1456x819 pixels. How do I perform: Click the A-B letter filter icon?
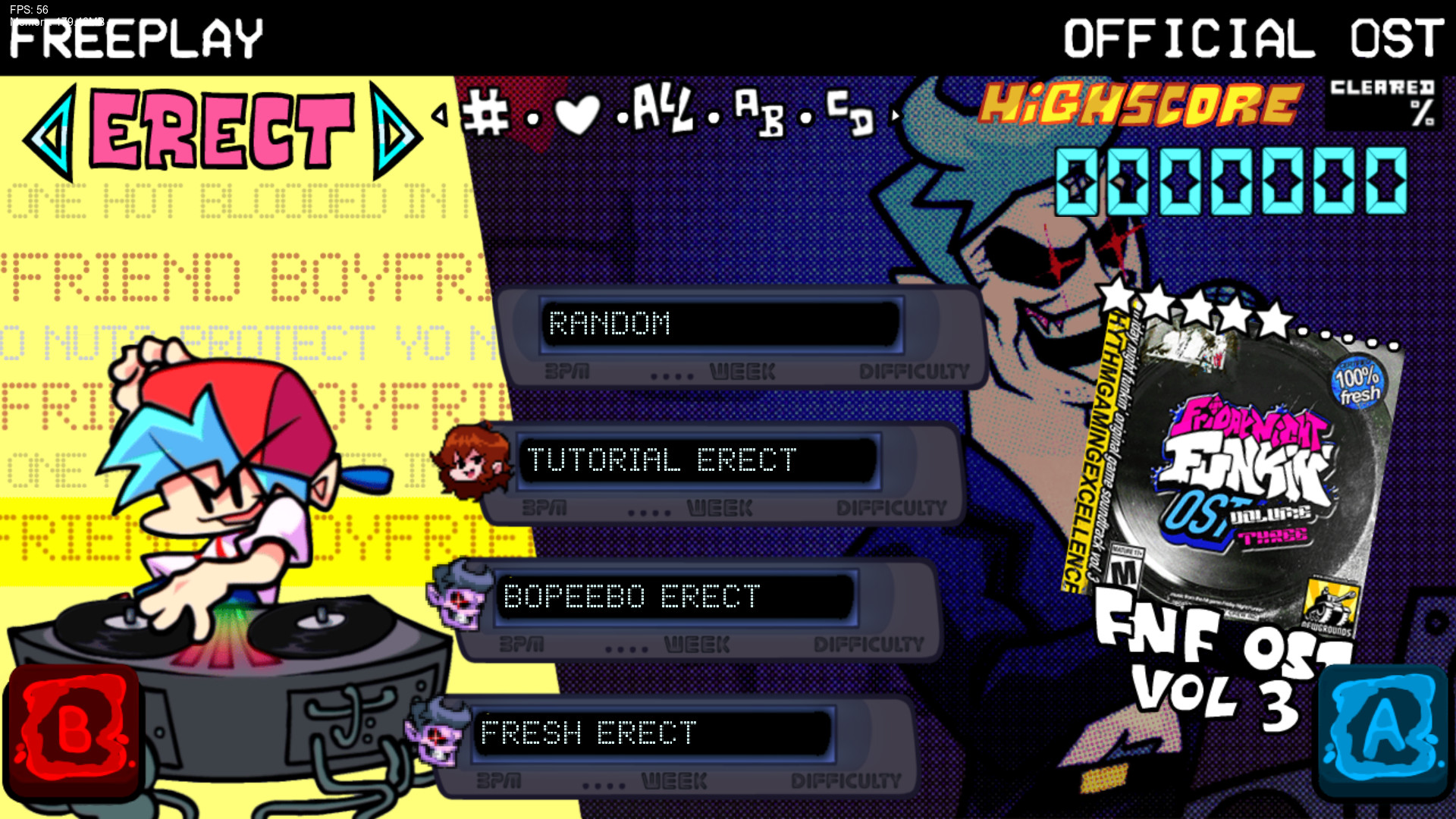(x=761, y=114)
